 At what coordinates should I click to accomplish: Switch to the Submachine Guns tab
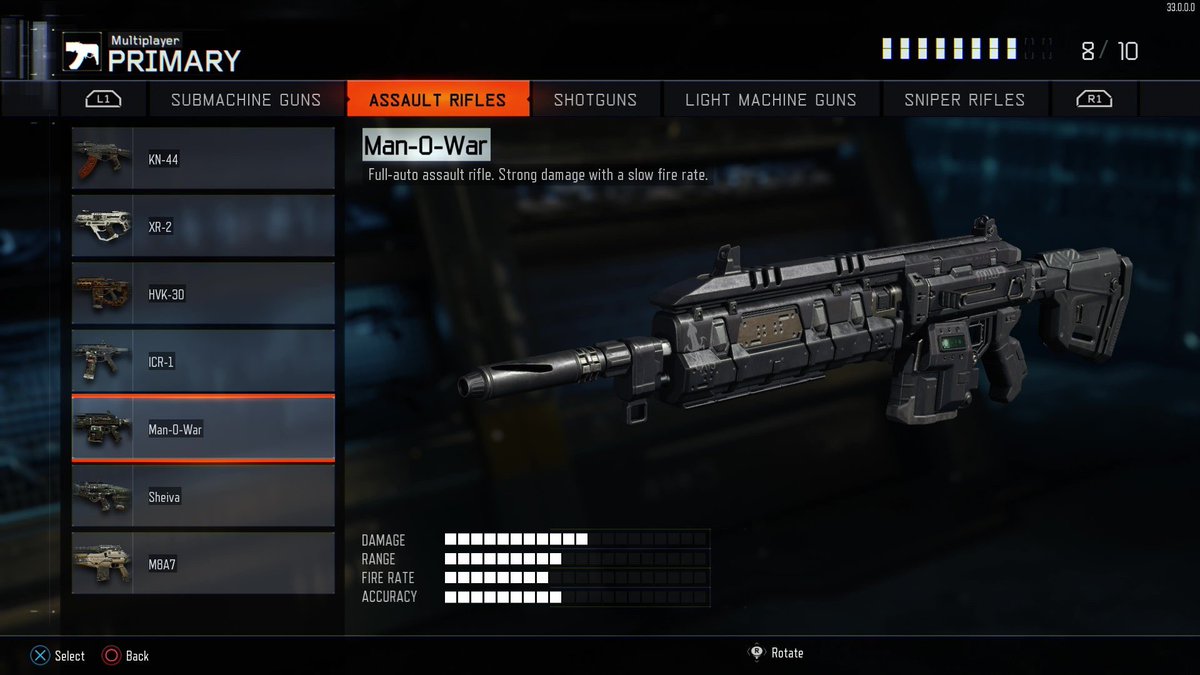click(246, 100)
